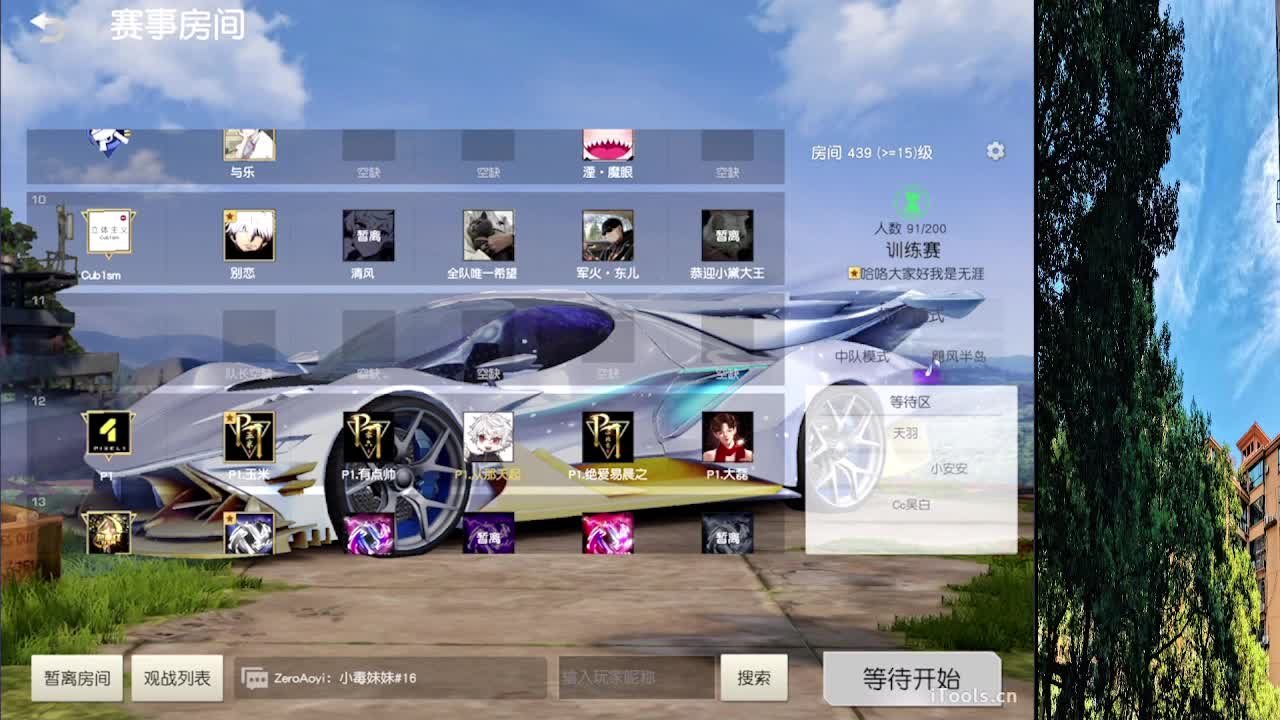
Task: Switch to the 观战列表 spectator list
Action: 177,677
